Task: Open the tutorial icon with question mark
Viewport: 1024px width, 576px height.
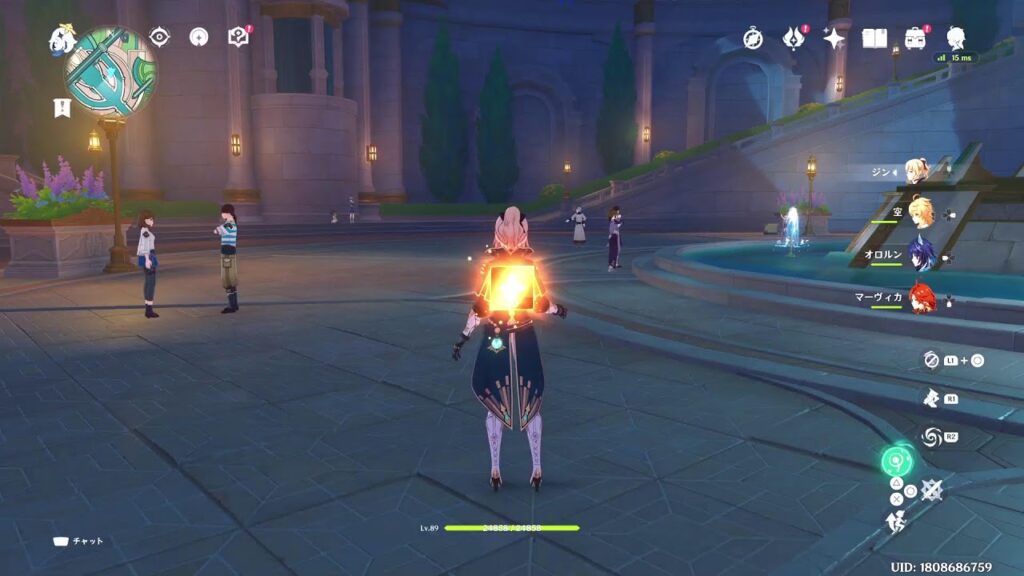Action: pyautogui.click(x=238, y=38)
